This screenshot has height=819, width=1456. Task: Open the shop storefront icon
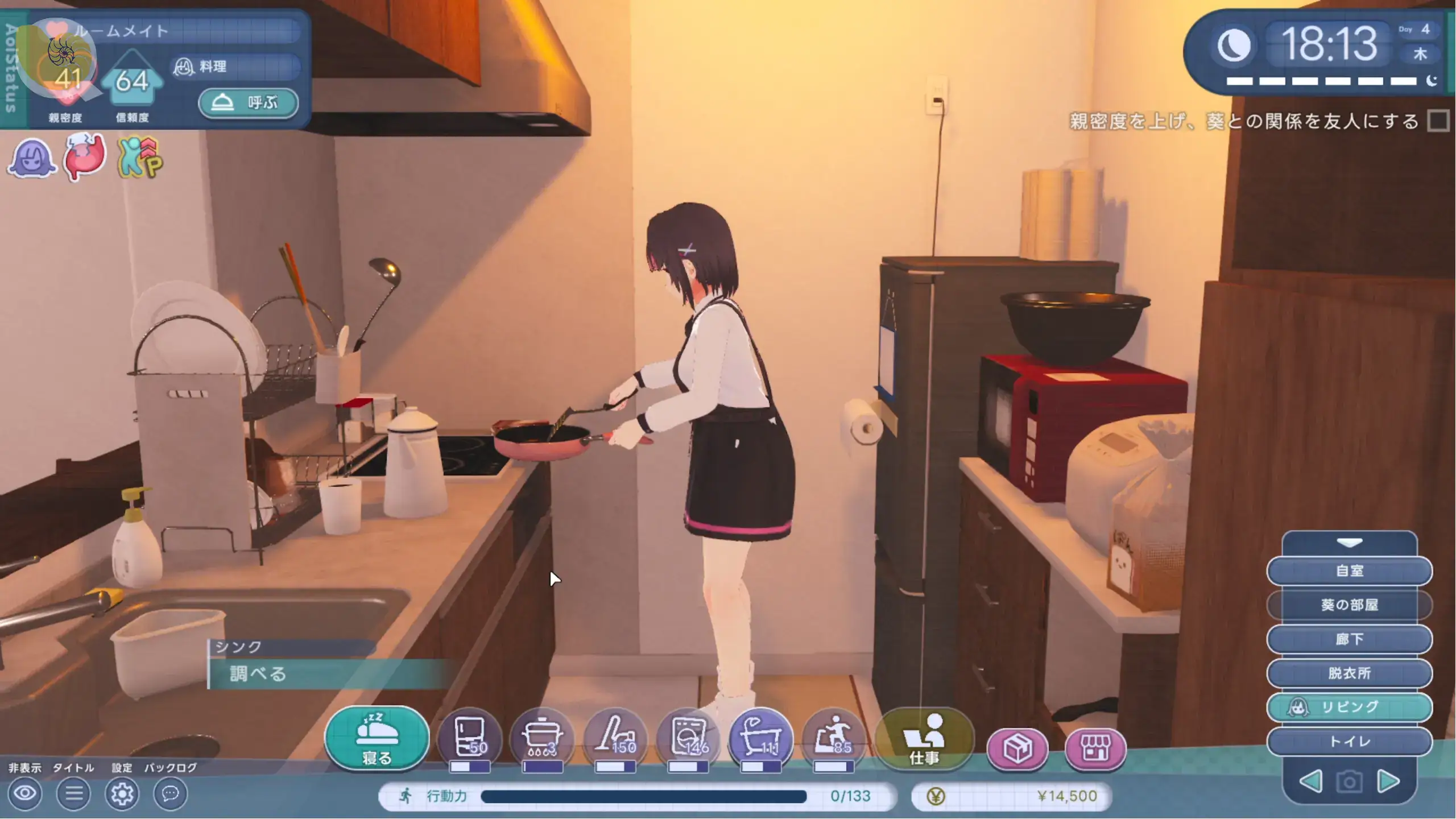click(1095, 748)
